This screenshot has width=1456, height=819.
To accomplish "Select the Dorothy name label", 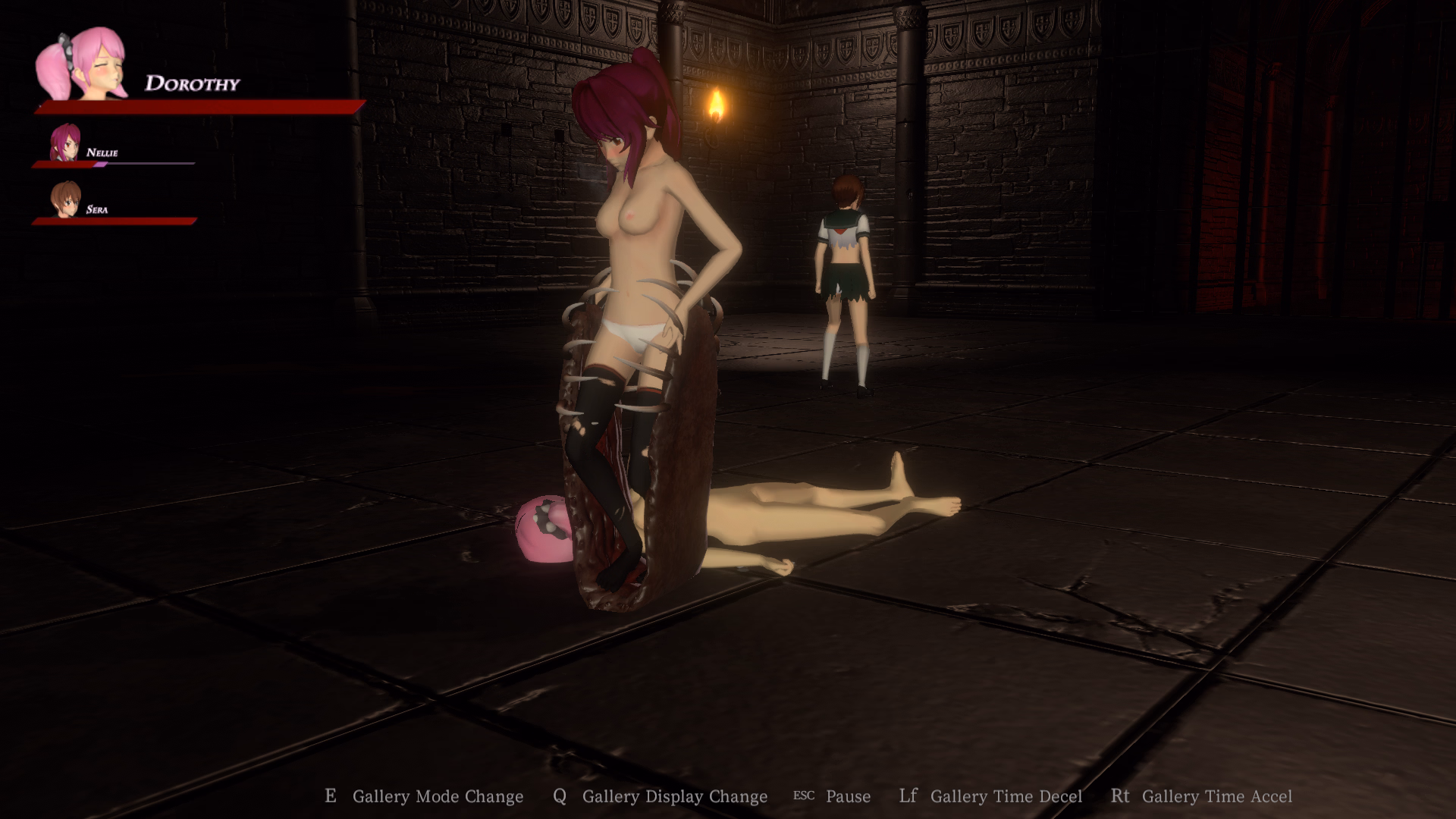I will 192,83.
